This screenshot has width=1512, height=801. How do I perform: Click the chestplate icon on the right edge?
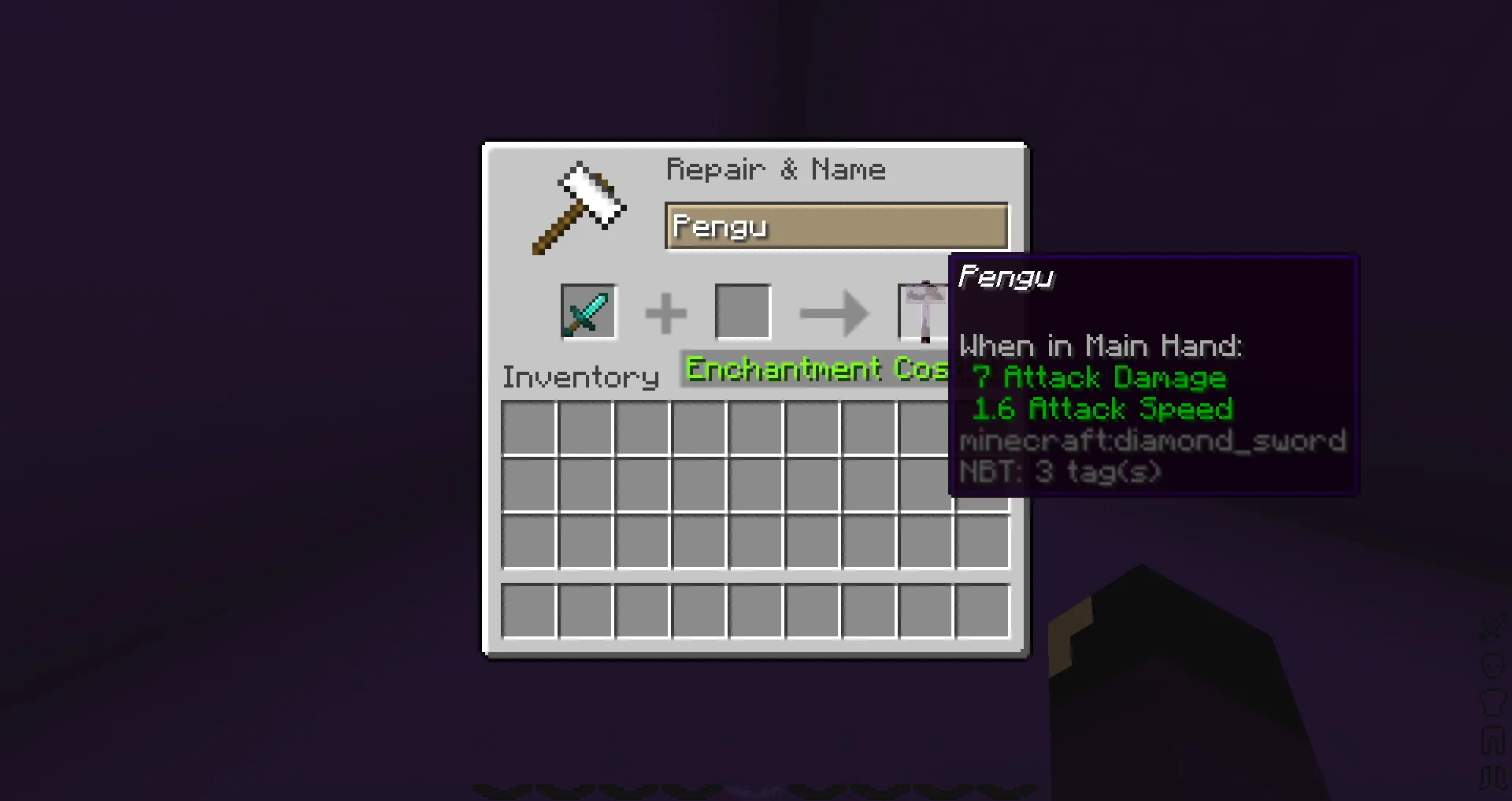(x=1492, y=702)
